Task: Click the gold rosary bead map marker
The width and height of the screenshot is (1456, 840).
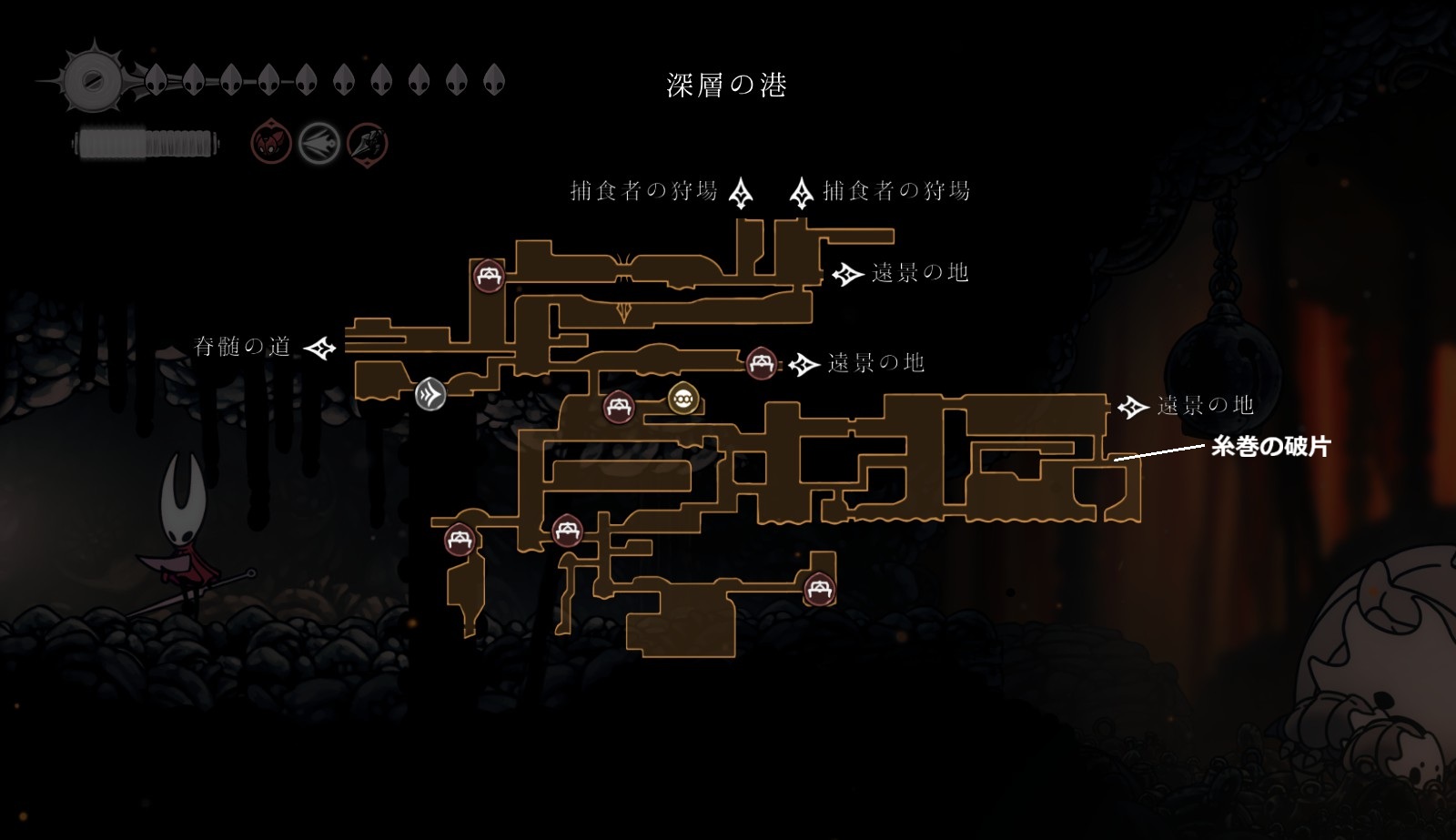Action: pyautogui.click(x=683, y=398)
